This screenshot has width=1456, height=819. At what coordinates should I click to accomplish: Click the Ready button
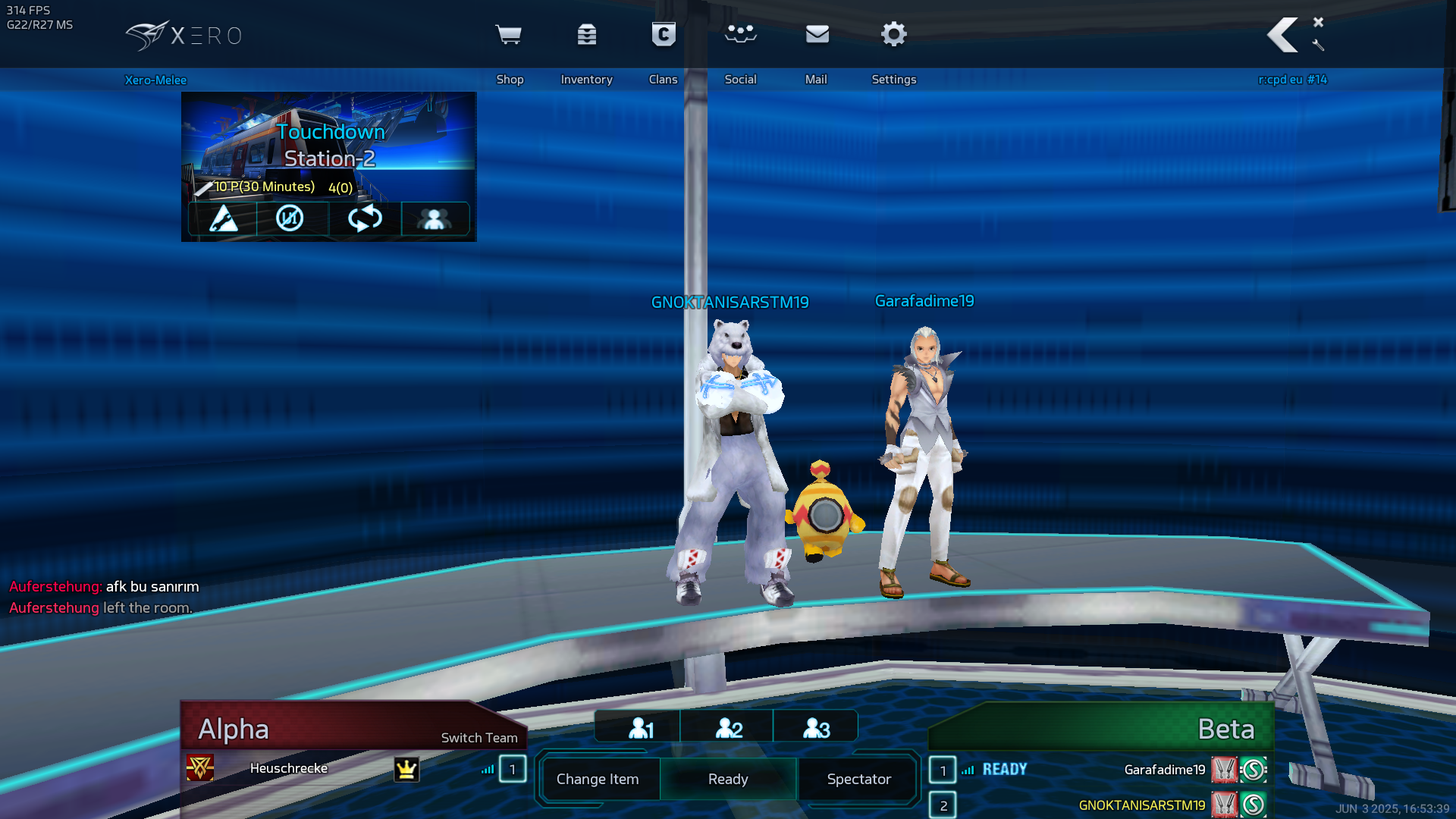(728, 779)
